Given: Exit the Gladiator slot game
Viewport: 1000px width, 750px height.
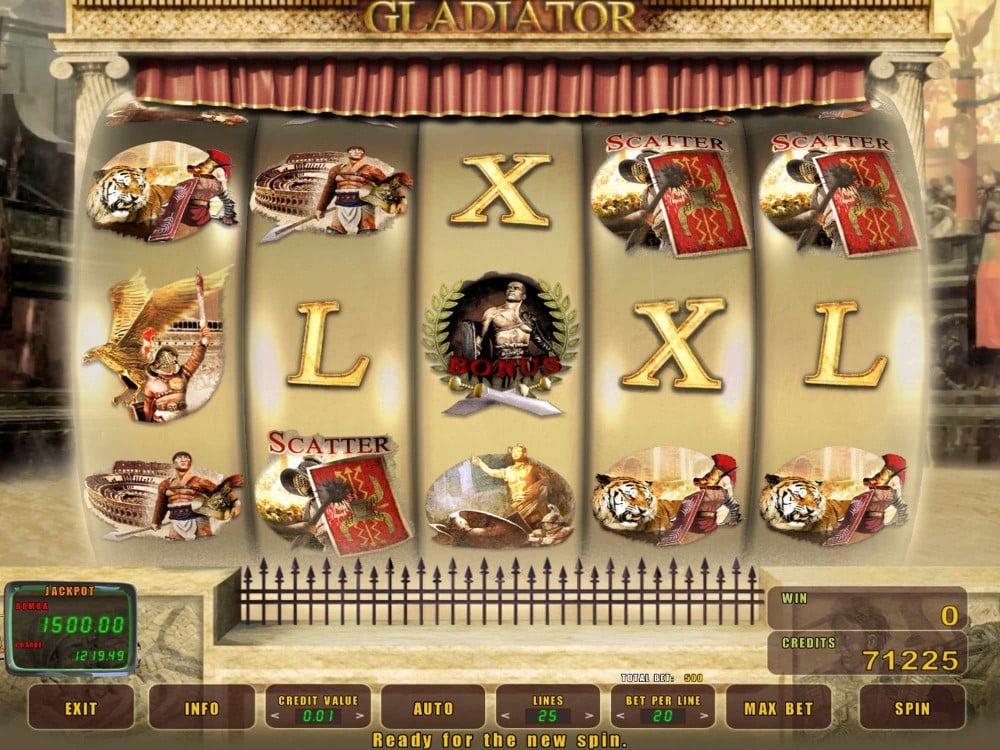Looking at the screenshot, I should (80, 708).
